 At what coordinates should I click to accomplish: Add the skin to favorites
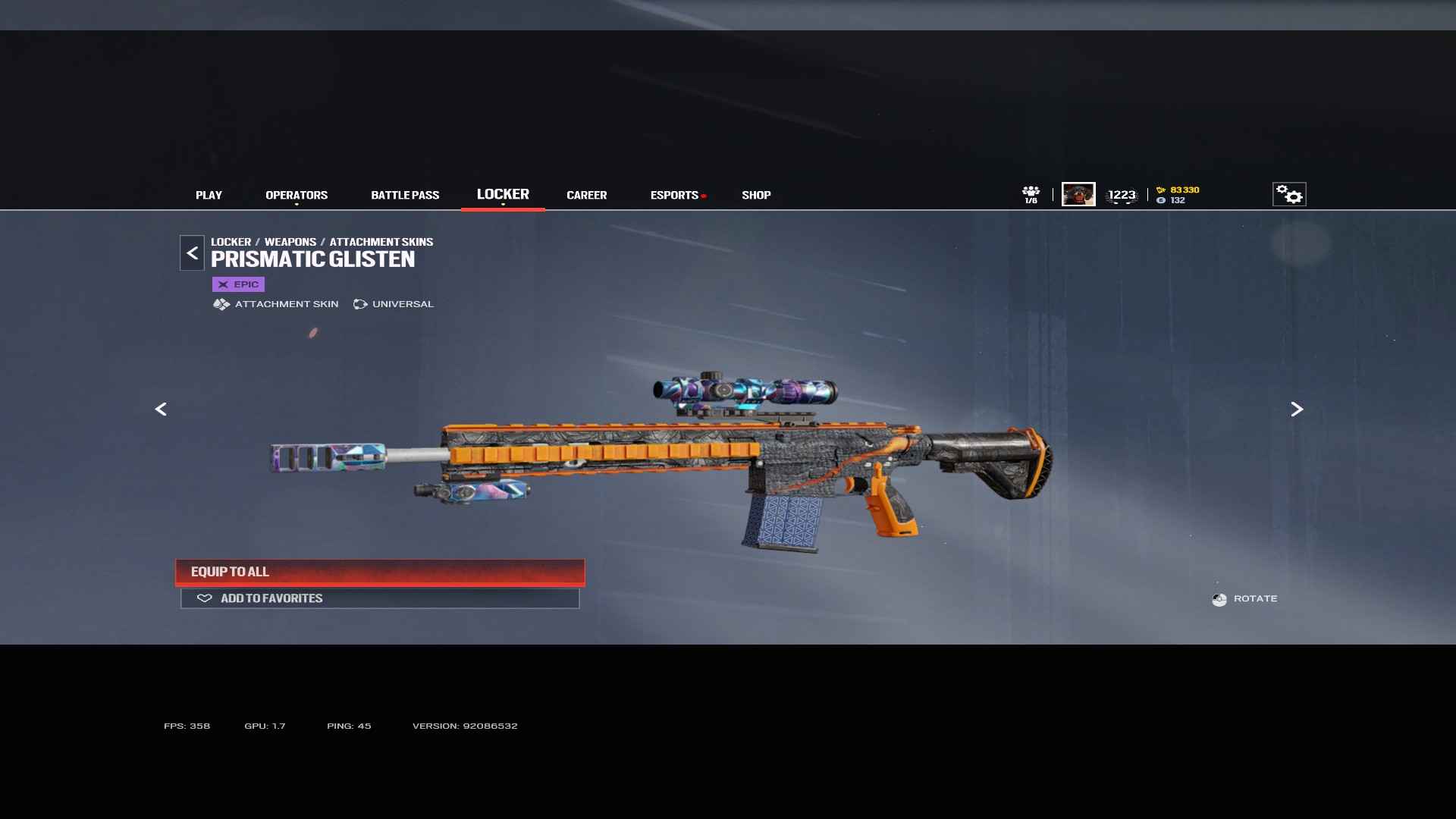[x=380, y=598]
